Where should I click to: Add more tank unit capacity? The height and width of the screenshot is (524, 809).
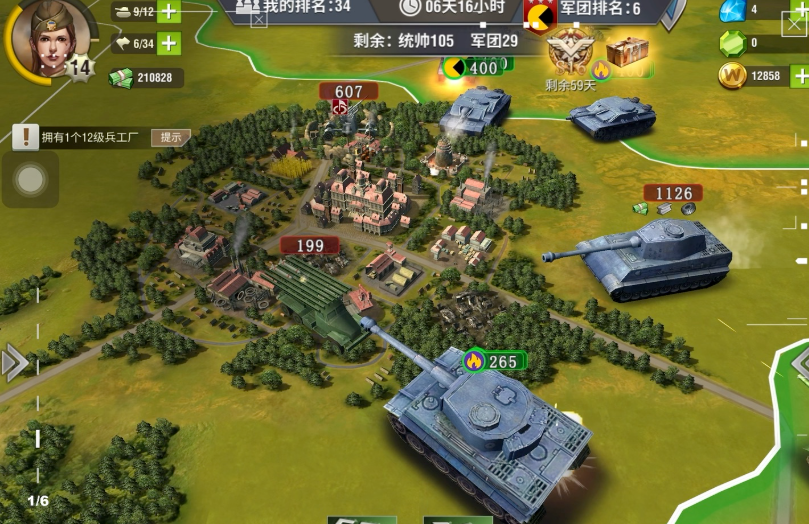pos(168,12)
